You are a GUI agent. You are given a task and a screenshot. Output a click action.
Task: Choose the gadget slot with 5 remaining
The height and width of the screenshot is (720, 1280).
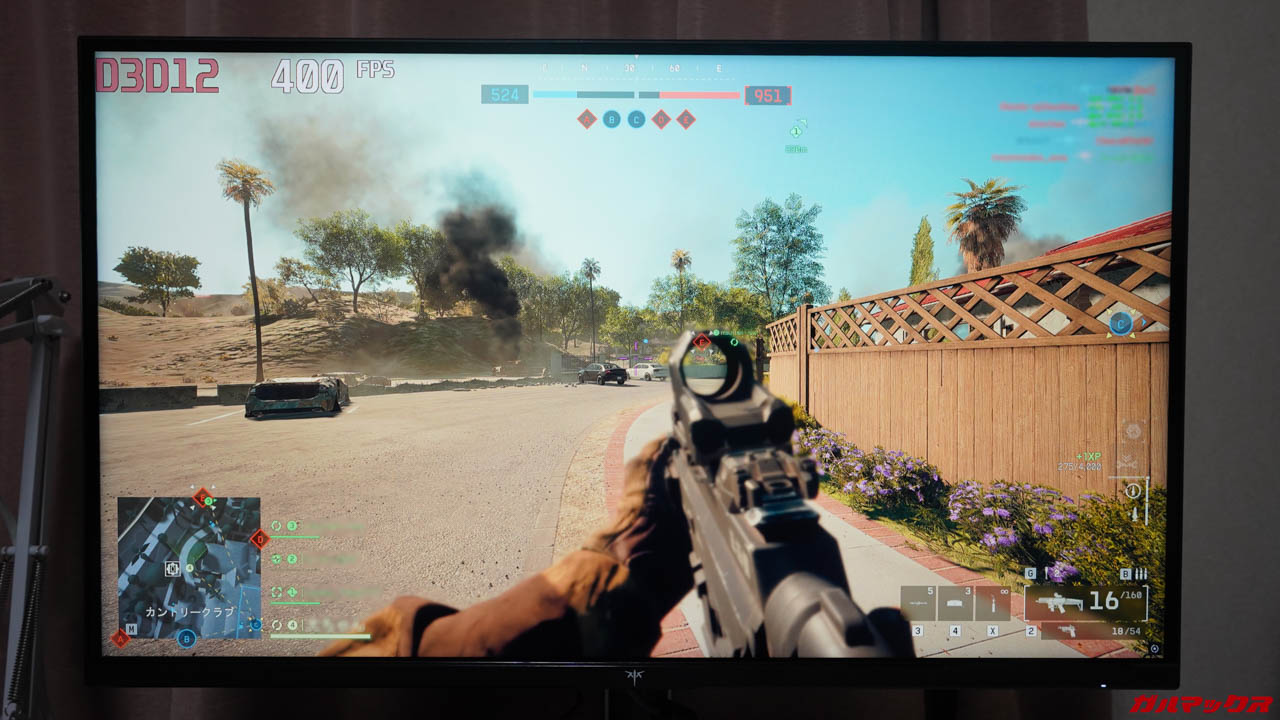click(x=918, y=603)
